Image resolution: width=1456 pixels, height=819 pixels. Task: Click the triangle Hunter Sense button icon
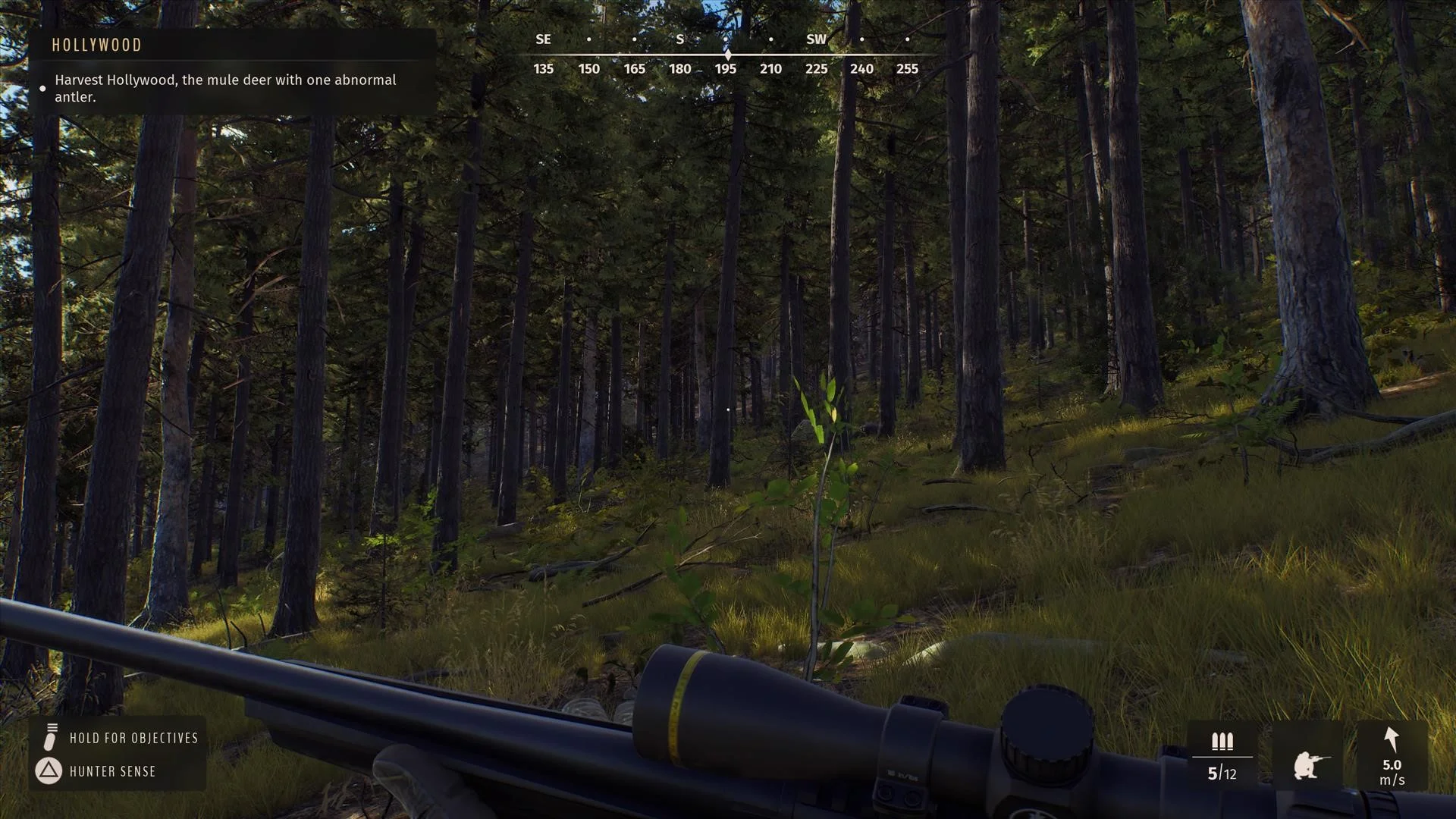point(49,771)
